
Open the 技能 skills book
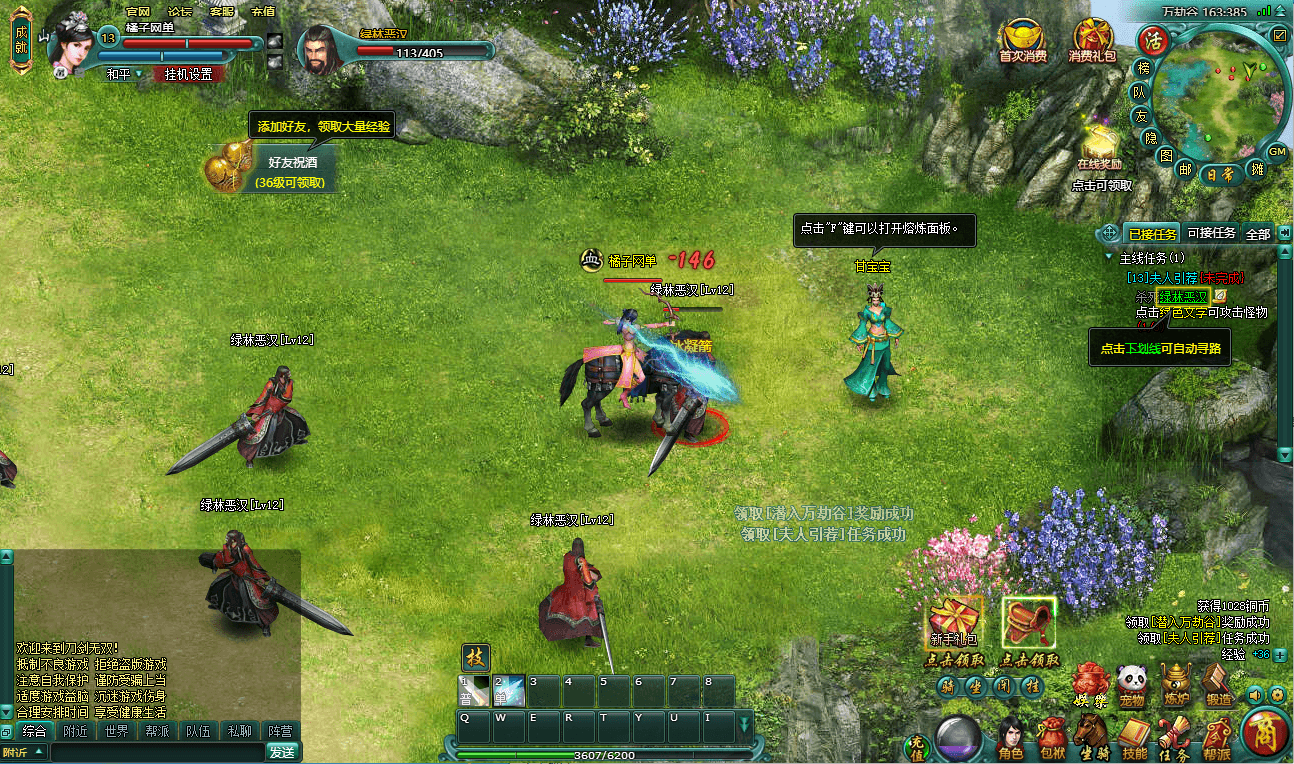[1134, 735]
